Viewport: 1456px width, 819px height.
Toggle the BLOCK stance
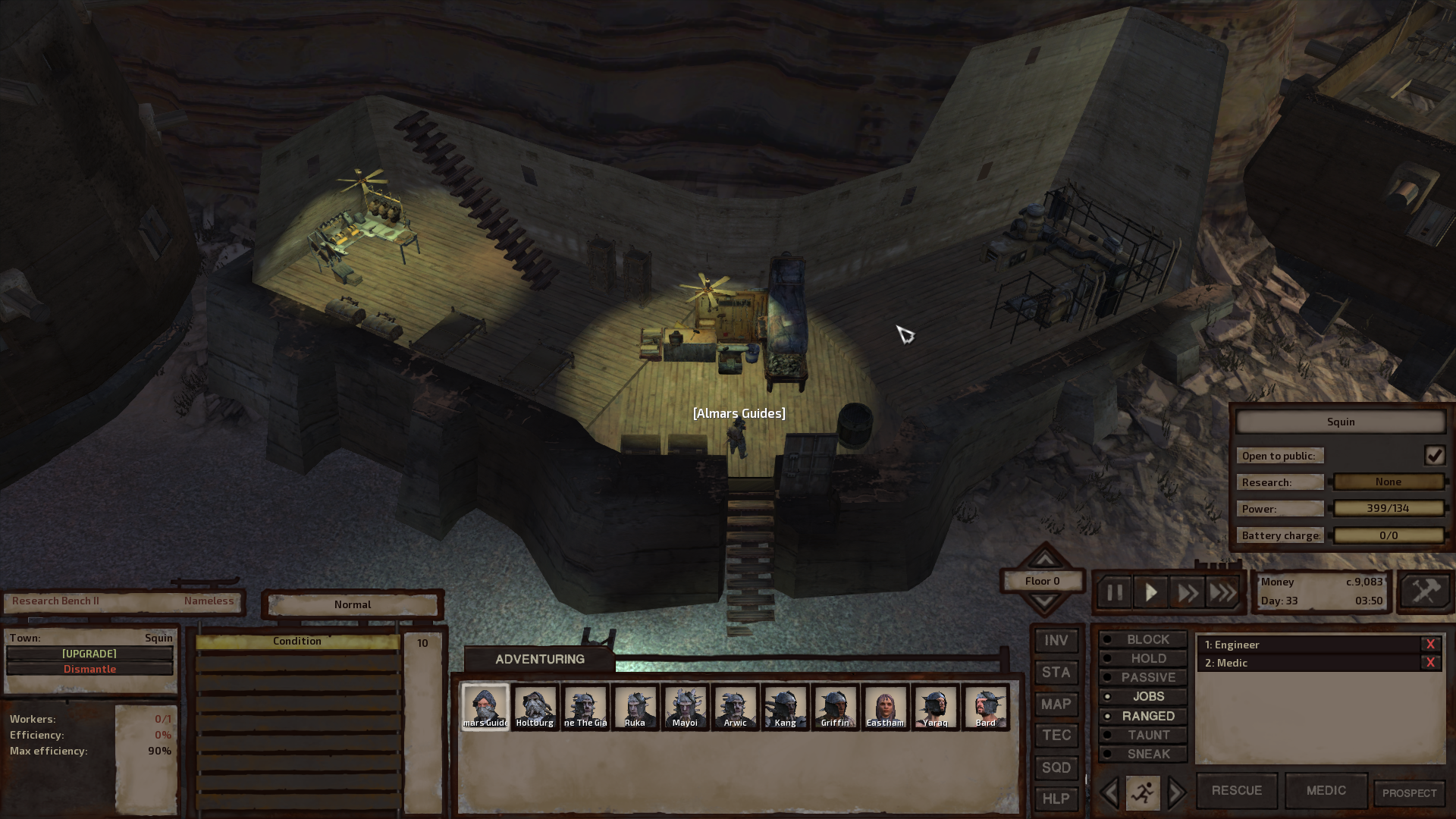click(1143, 639)
